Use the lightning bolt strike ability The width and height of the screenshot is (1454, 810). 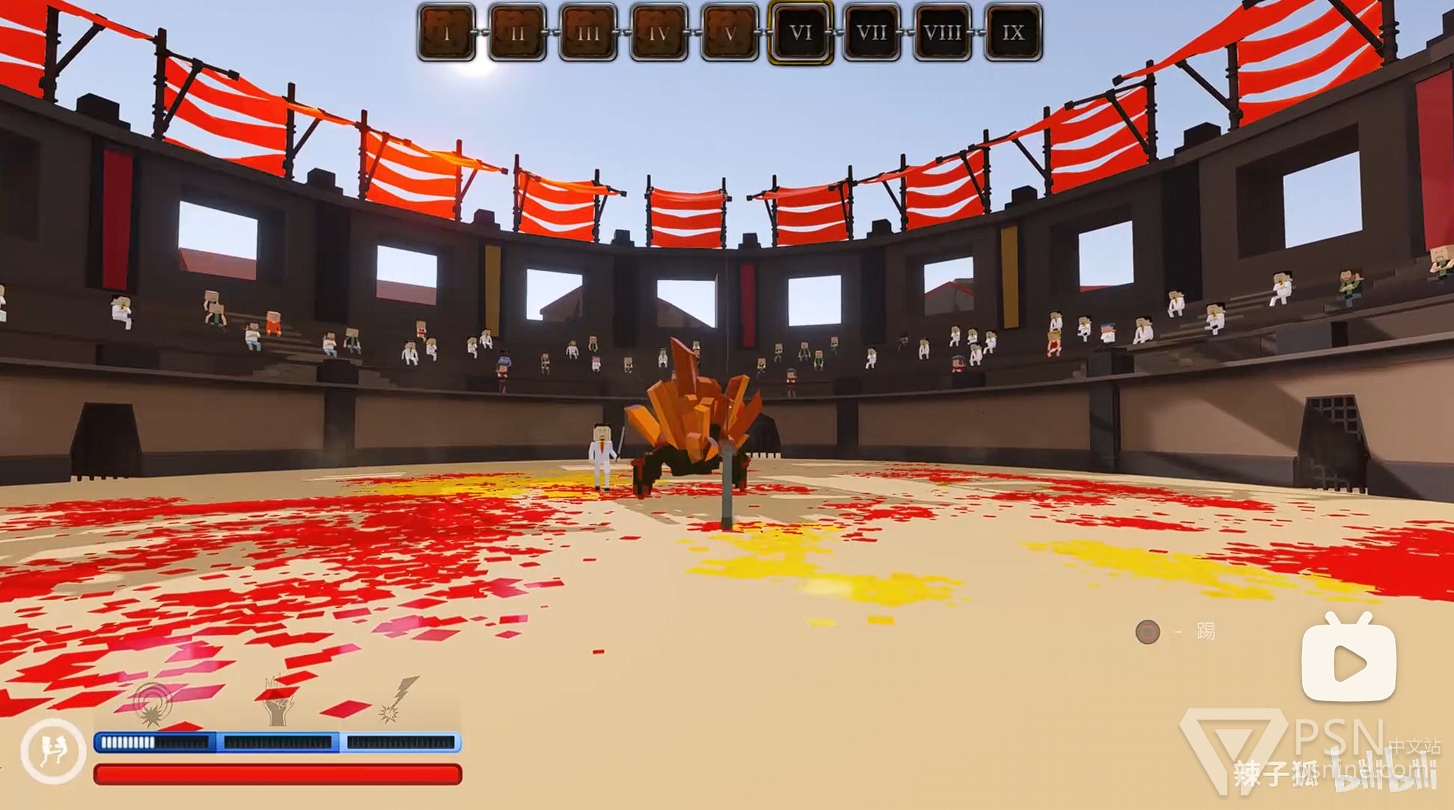point(398,700)
